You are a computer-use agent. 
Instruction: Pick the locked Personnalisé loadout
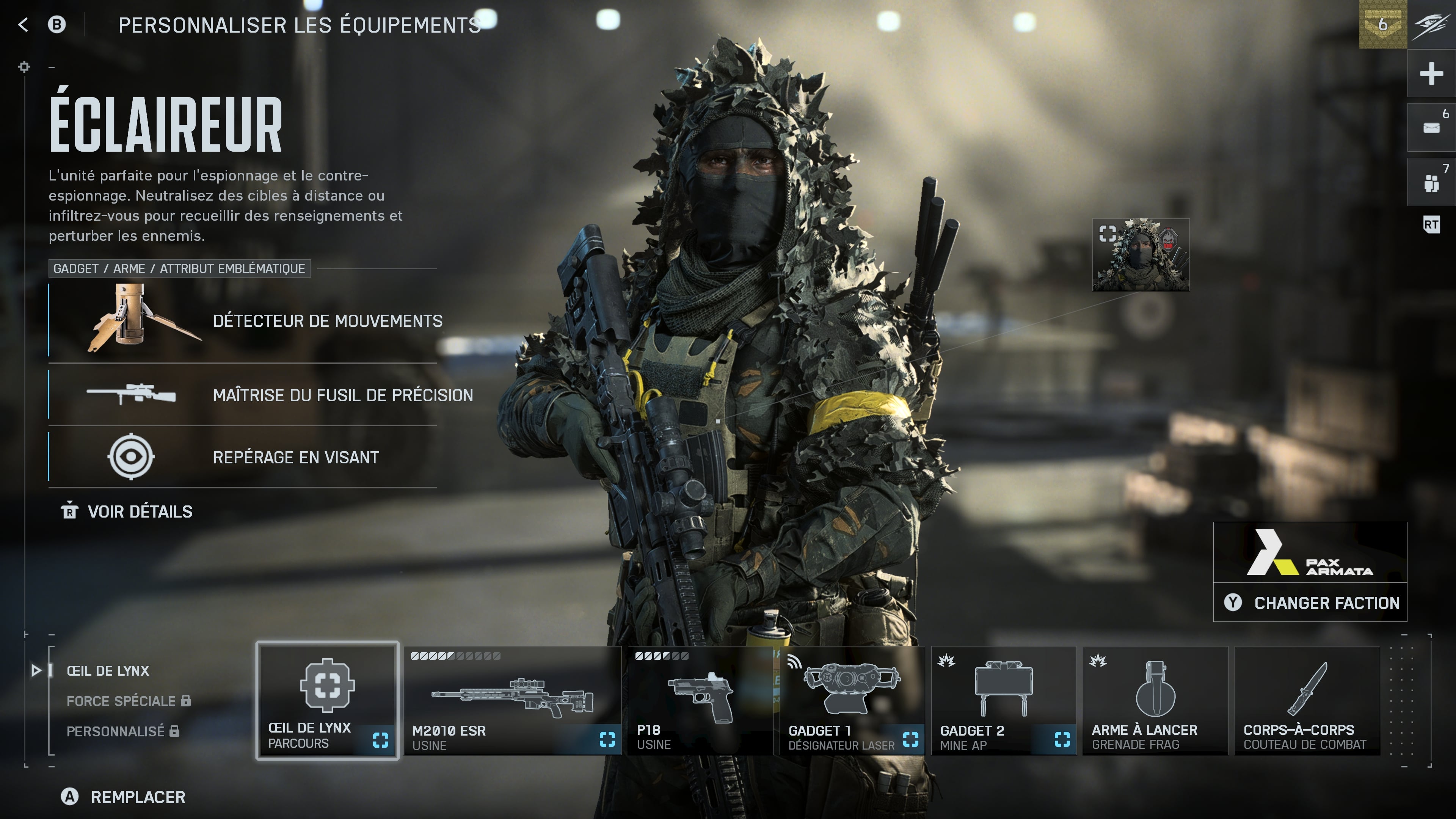click(x=115, y=731)
